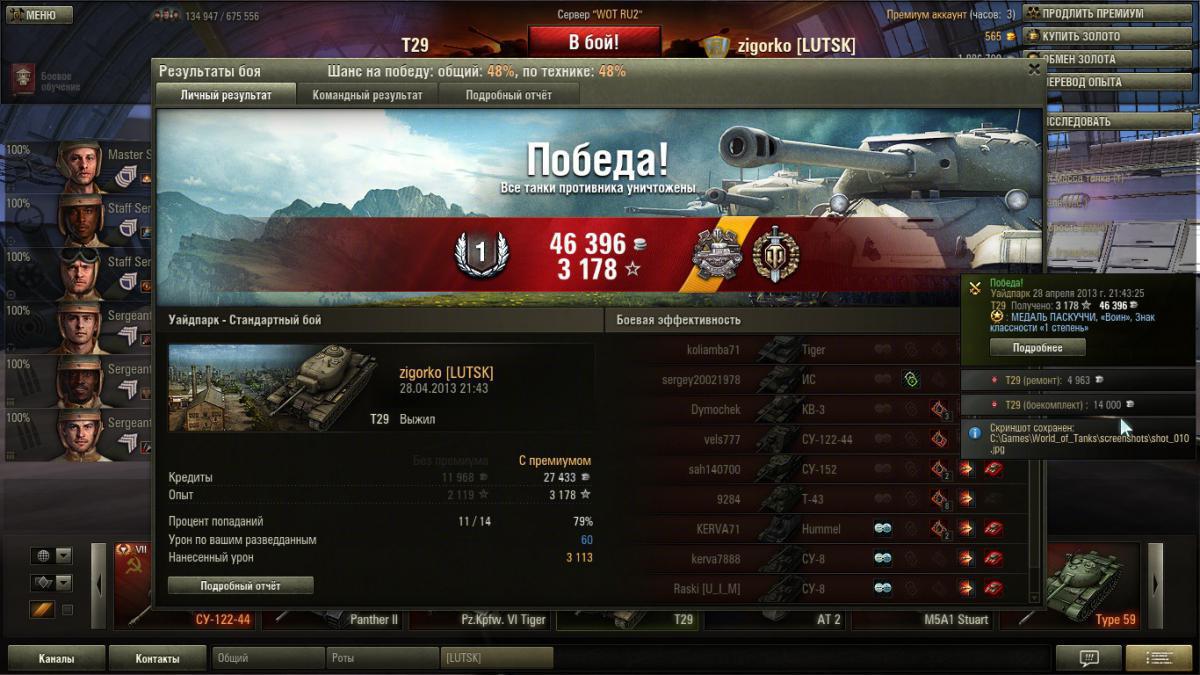Open the Подробный отчёт tab
This screenshot has width=1200, height=675.
pyautogui.click(x=508, y=95)
